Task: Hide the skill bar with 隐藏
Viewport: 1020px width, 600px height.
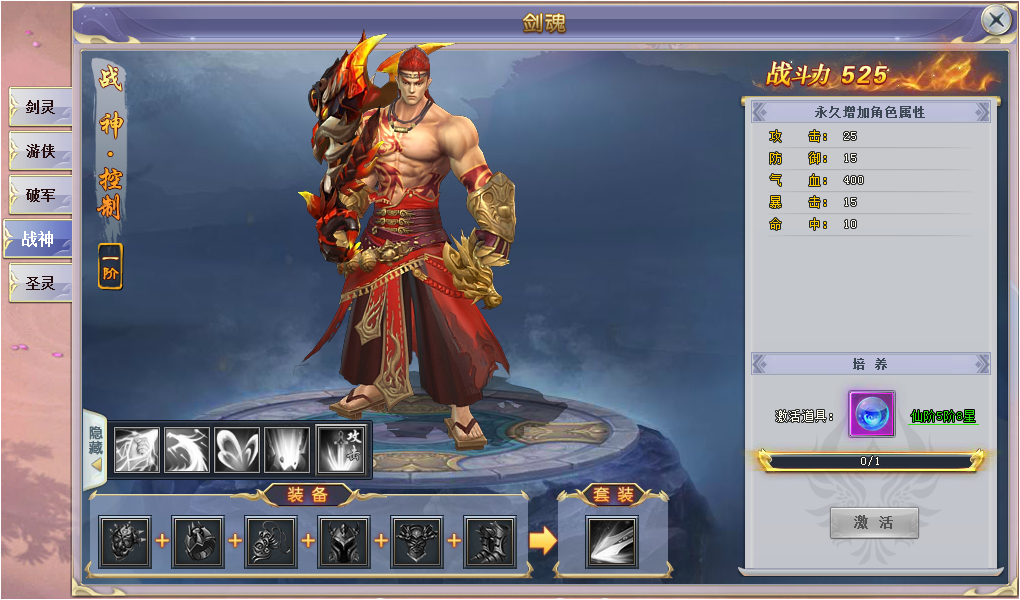Action: click(96, 448)
